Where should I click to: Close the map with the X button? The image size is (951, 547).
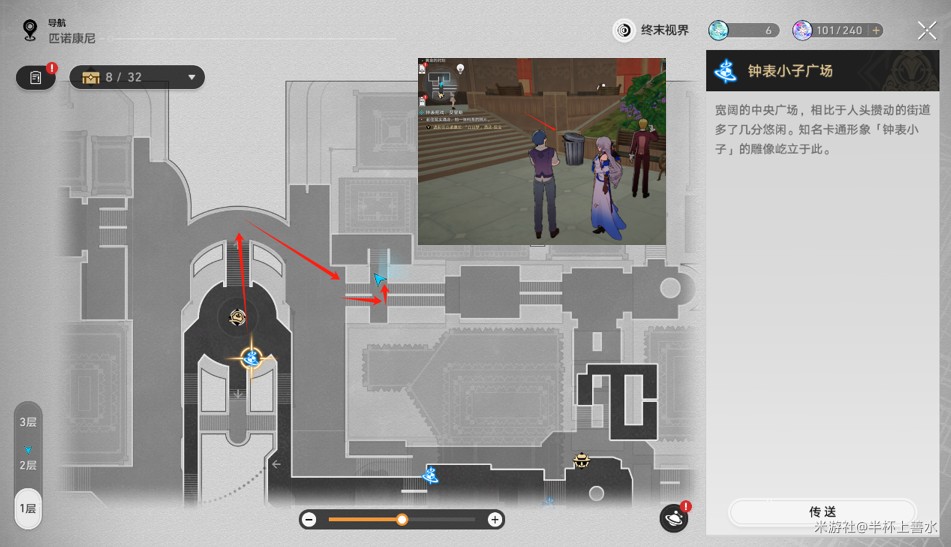926,30
